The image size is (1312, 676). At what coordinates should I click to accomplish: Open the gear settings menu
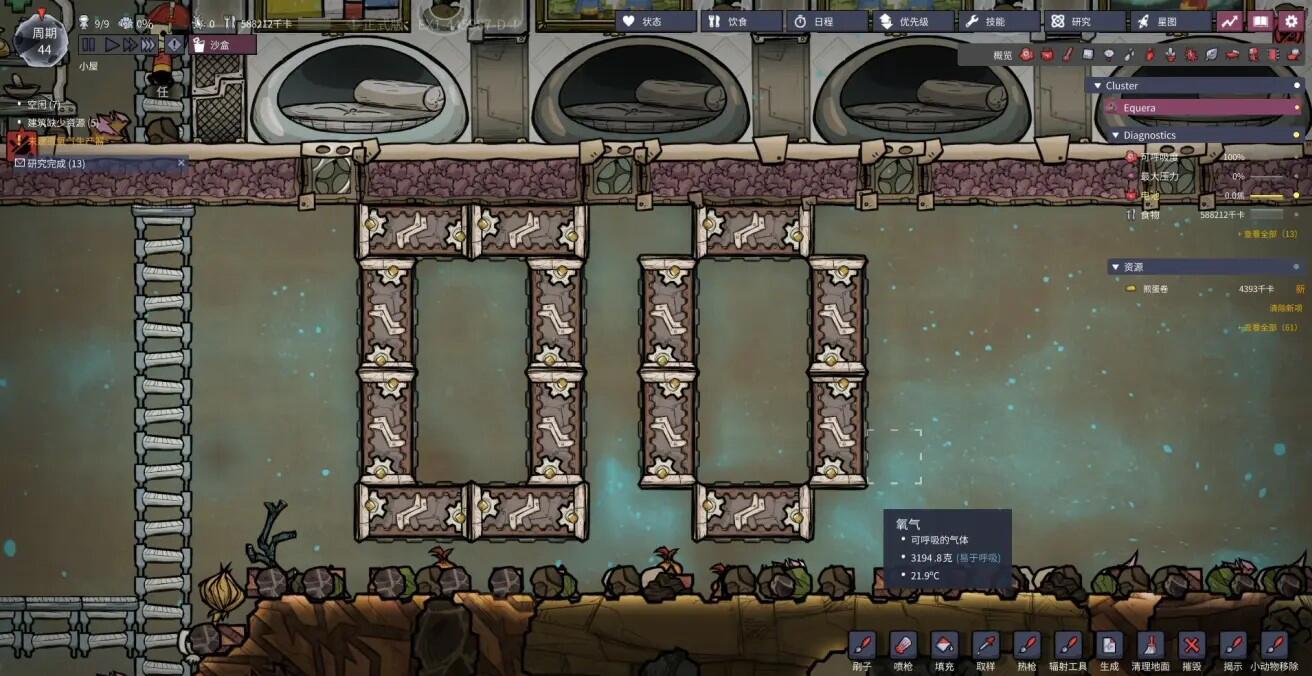[1292, 21]
